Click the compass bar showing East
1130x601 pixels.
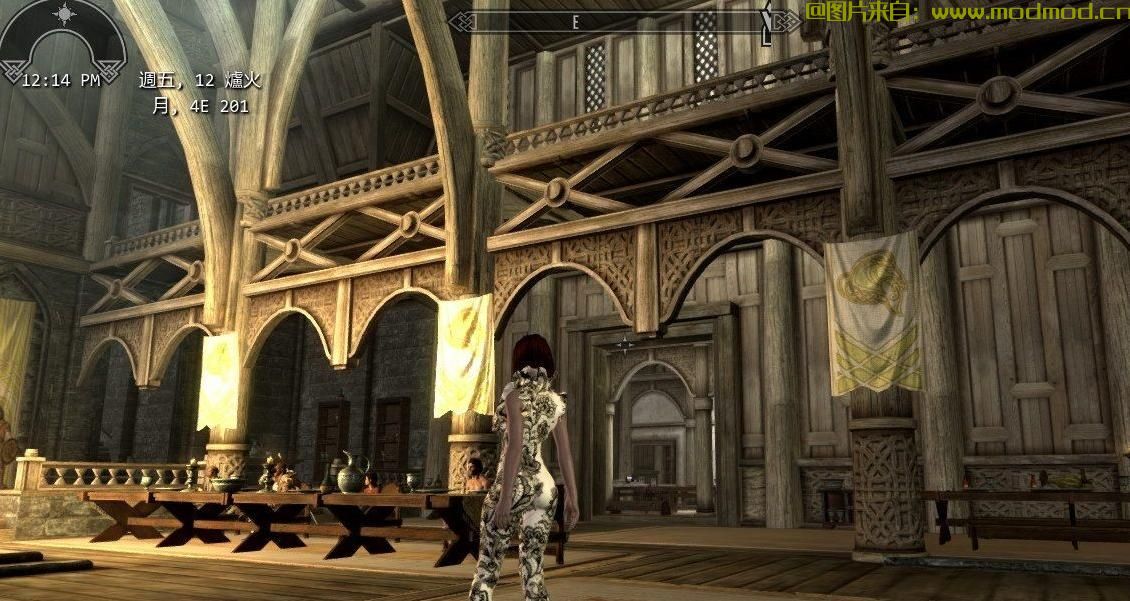(x=612, y=21)
